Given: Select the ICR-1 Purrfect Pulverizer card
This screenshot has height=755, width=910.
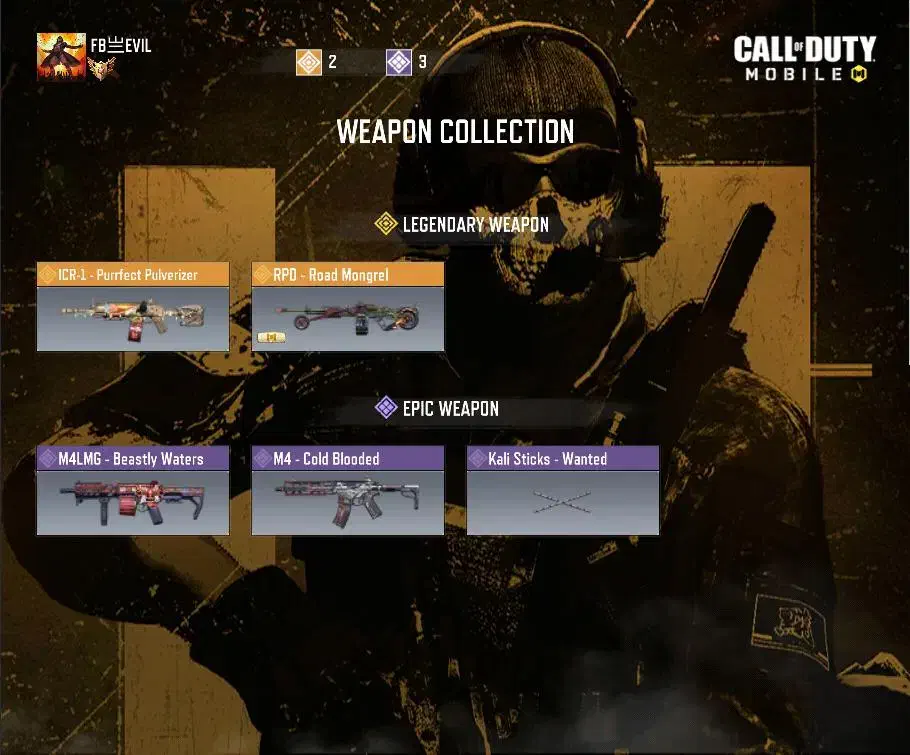Looking at the screenshot, I should pyautogui.click(x=133, y=307).
